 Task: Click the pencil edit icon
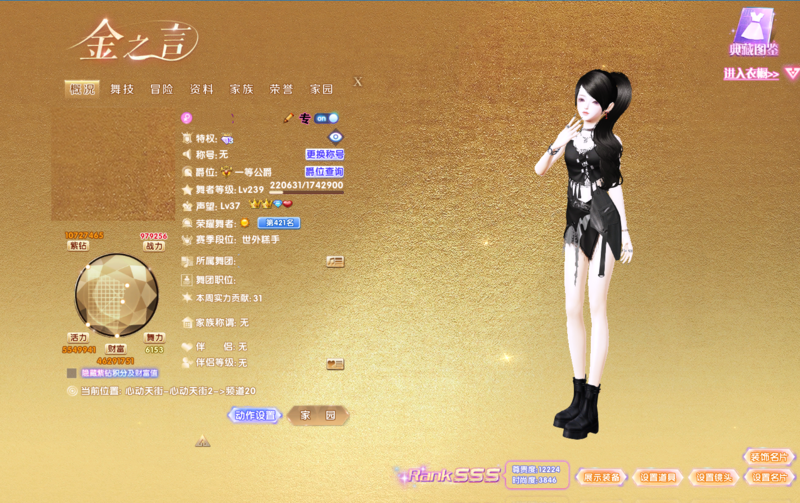[288, 118]
